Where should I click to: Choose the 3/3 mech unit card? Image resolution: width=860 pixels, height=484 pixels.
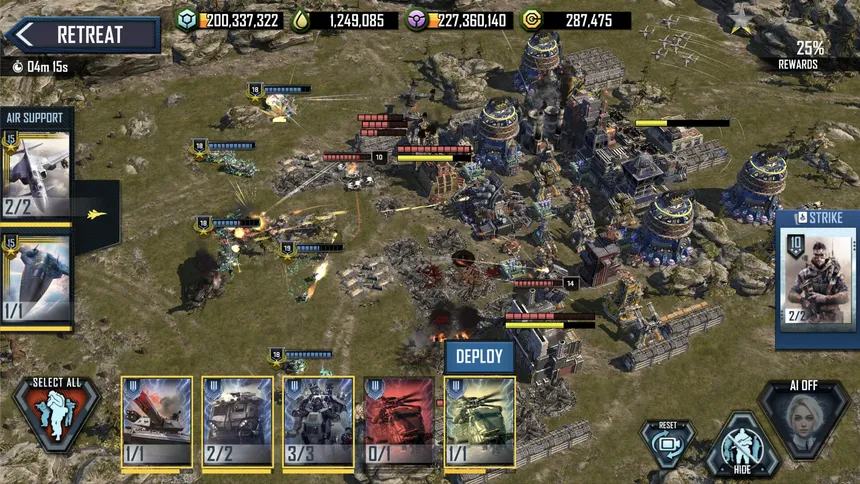tap(318, 422)
